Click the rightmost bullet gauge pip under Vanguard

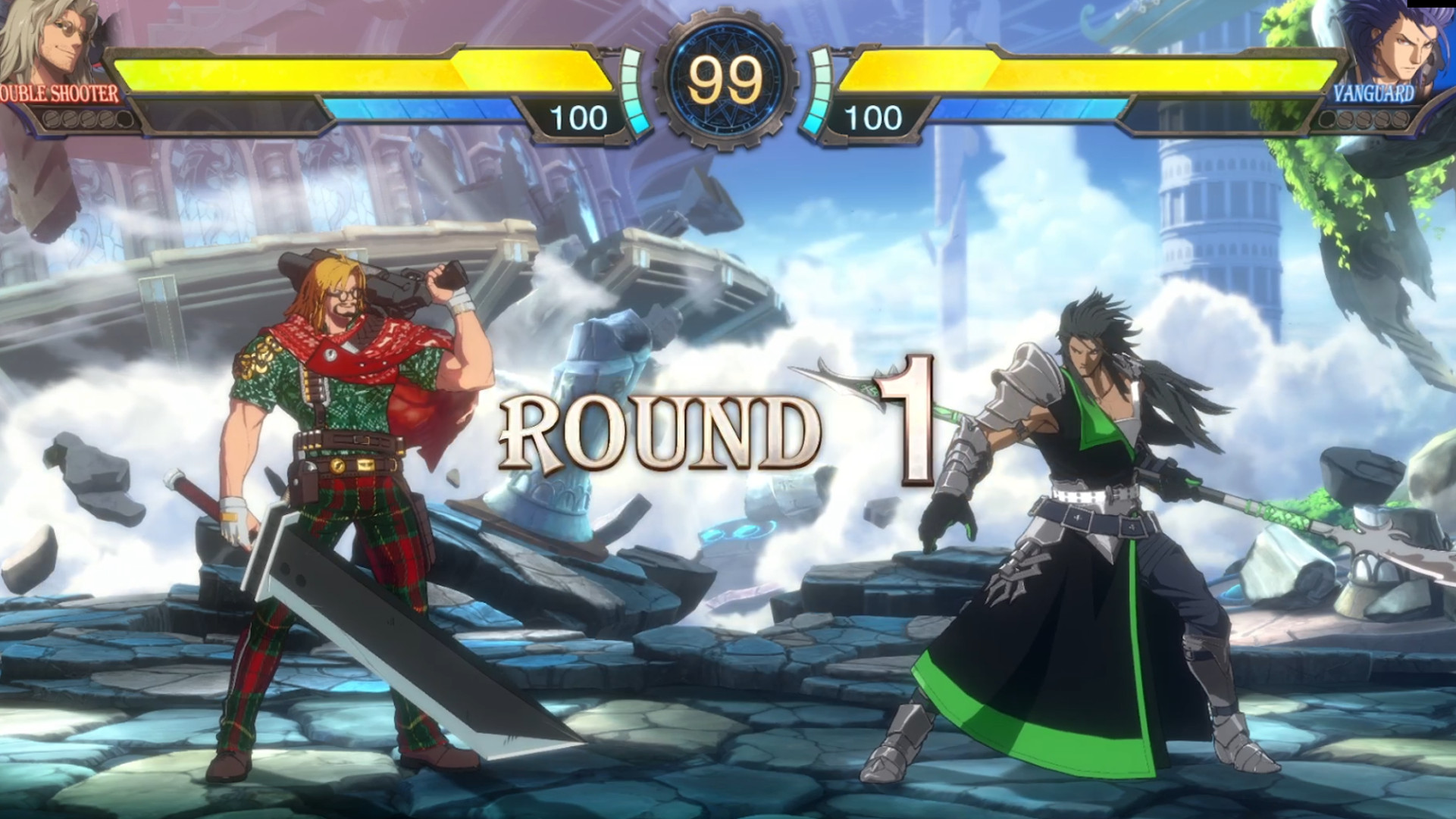(x=1401, y=119)
